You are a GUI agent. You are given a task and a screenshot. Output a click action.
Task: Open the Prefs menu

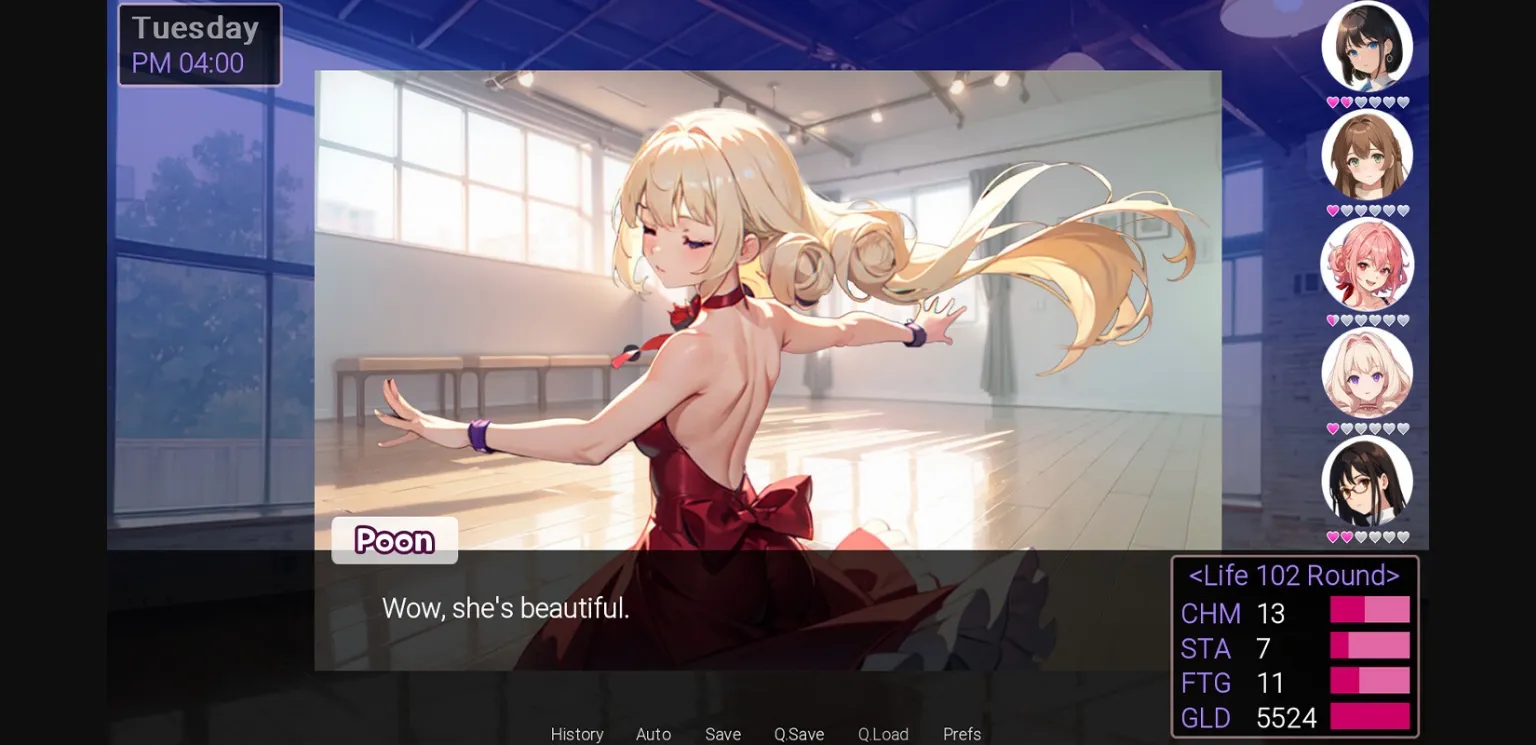click(x=961, y=734)
